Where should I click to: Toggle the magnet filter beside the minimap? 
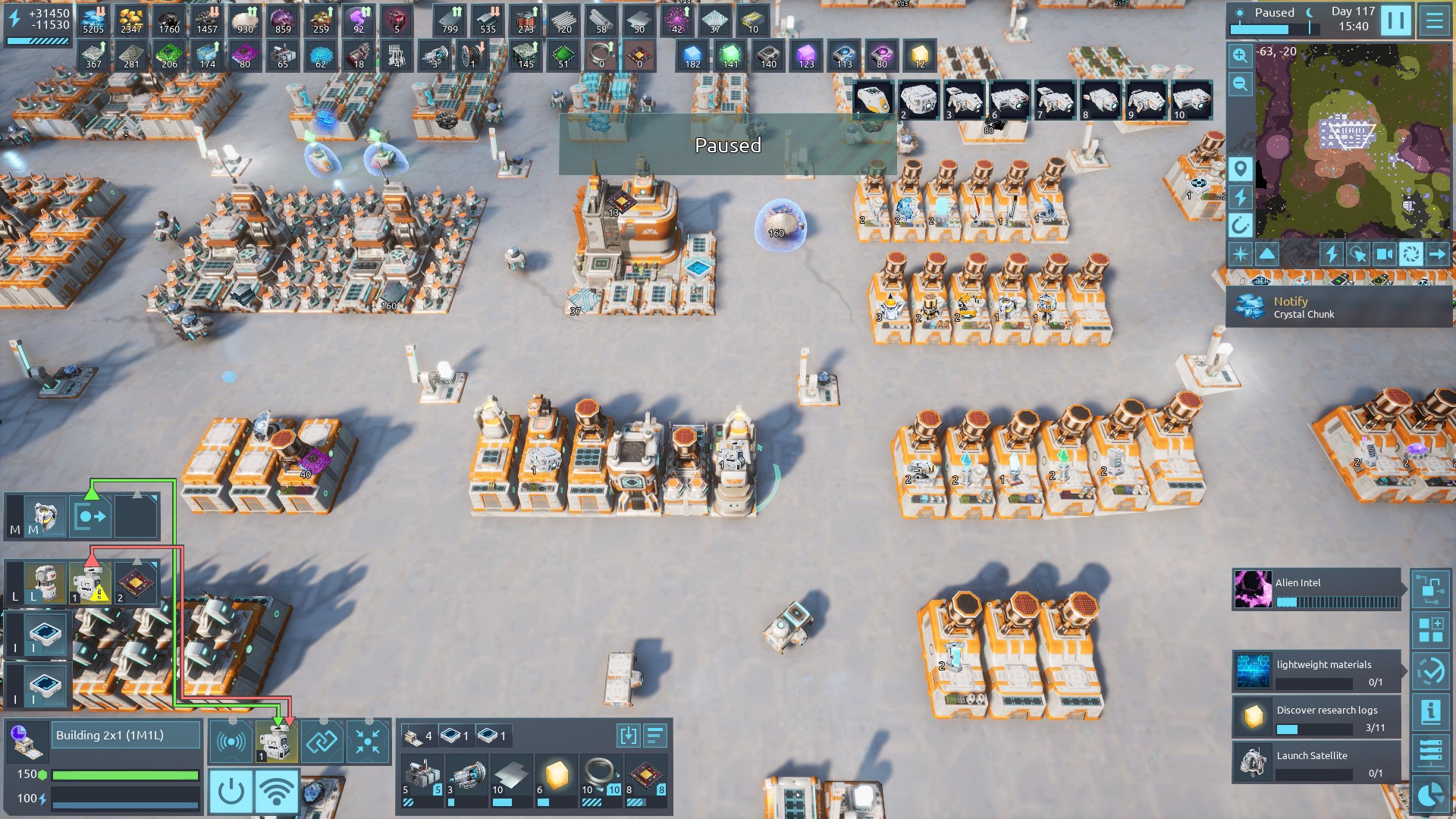1240,225
